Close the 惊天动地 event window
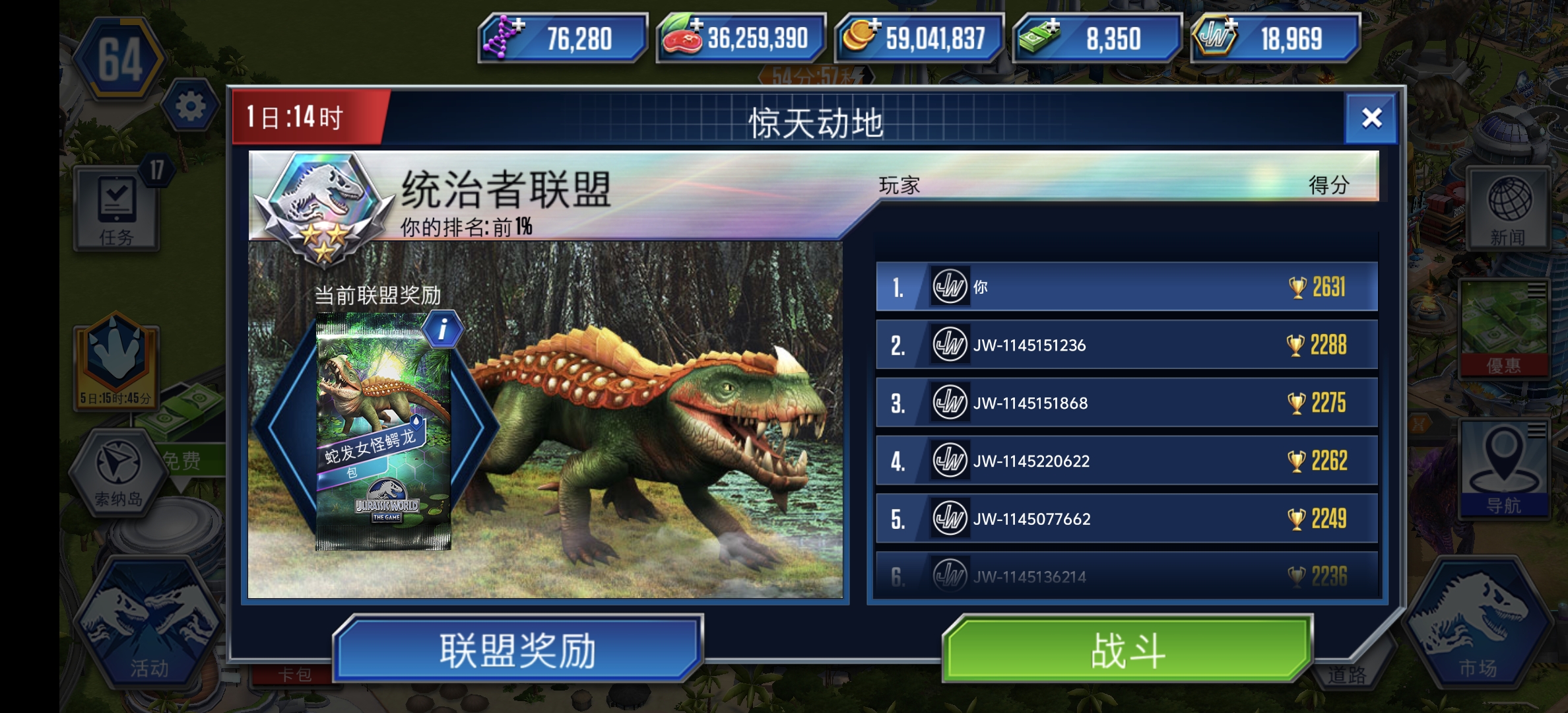 [x=1373, y=119]
